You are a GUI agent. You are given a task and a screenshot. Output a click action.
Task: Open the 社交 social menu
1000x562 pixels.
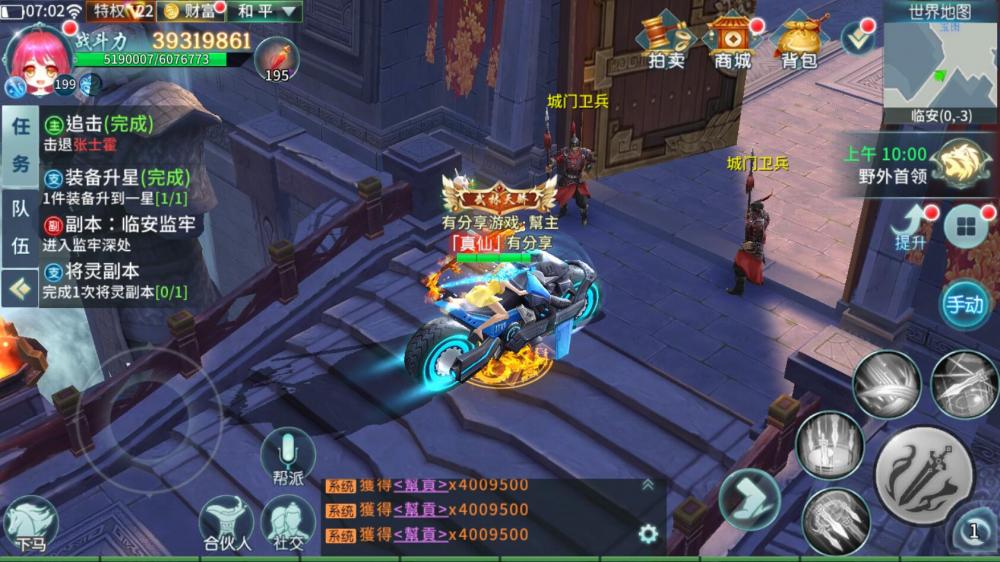point(288,522)
